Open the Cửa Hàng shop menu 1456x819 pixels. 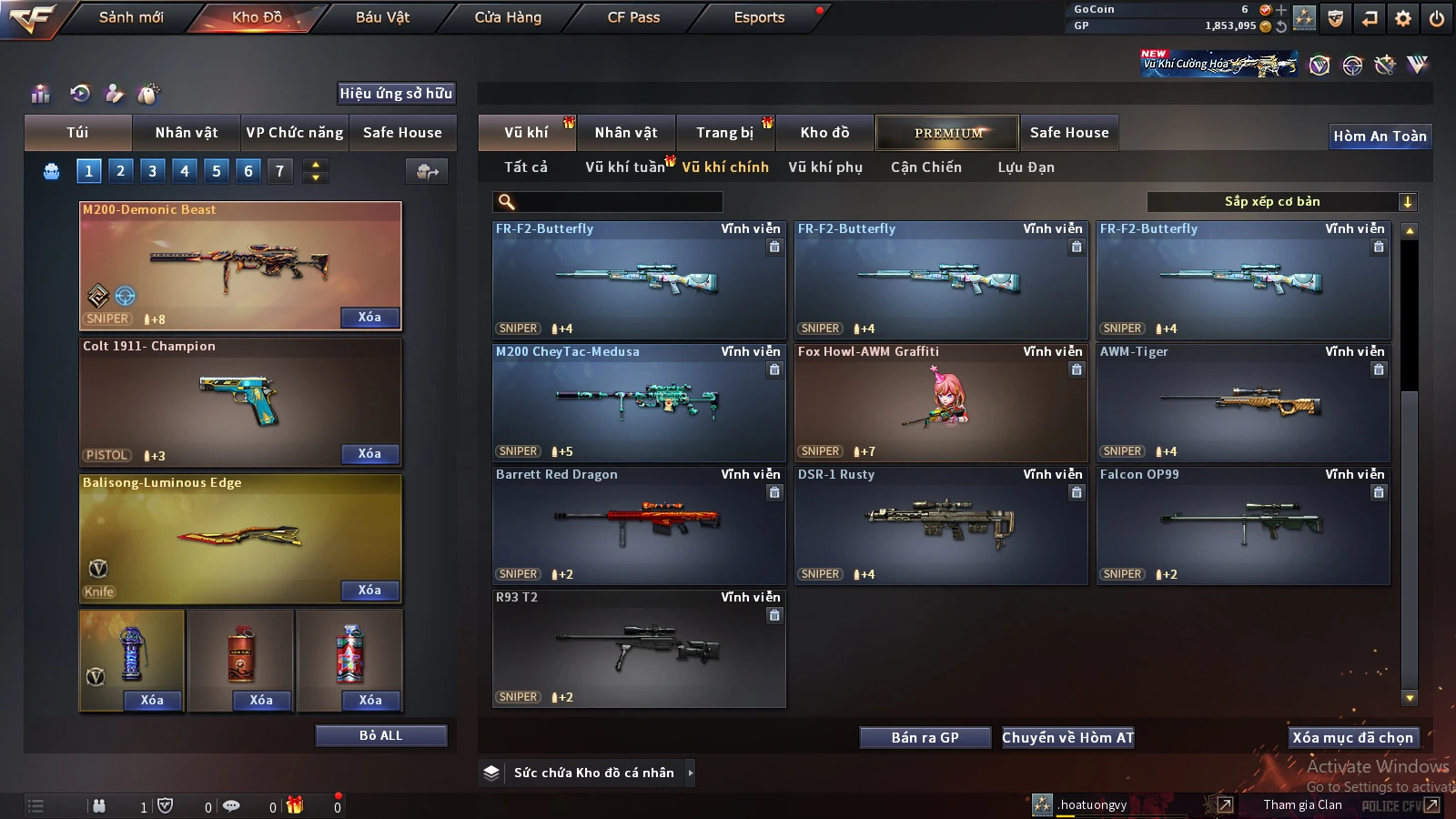pyautogui.click(x=508, y=17)
